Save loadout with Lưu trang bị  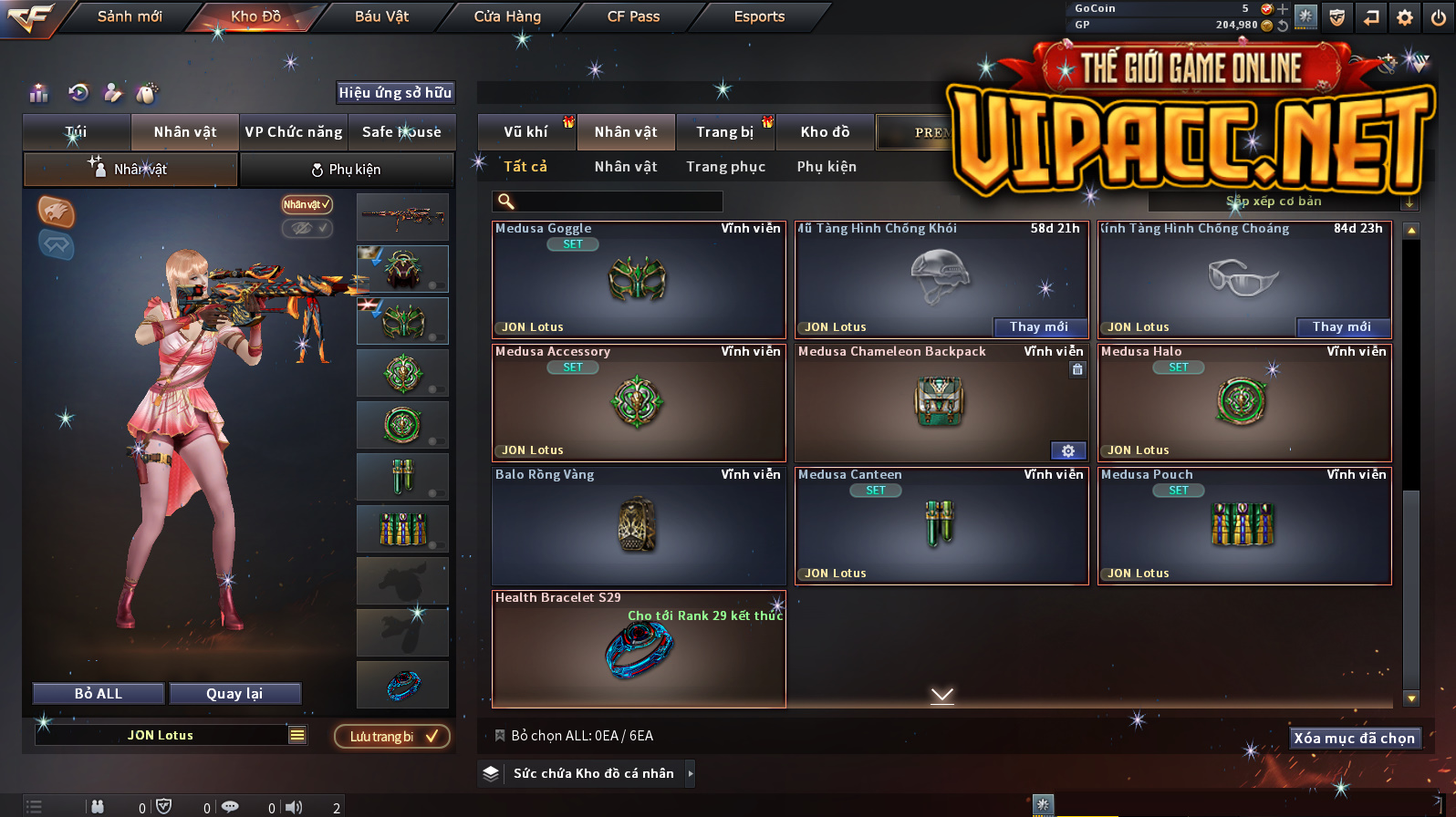coord(392,737)
